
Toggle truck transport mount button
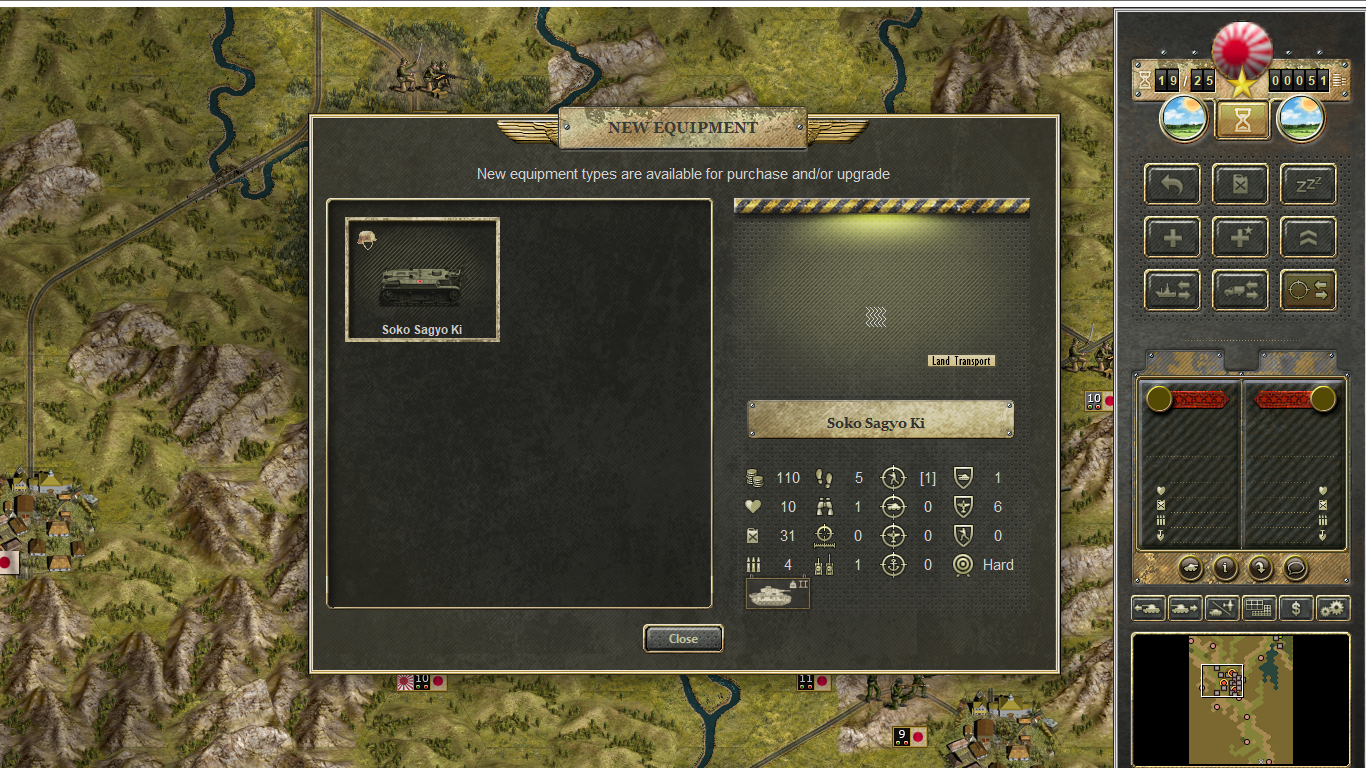(1240, 290)
